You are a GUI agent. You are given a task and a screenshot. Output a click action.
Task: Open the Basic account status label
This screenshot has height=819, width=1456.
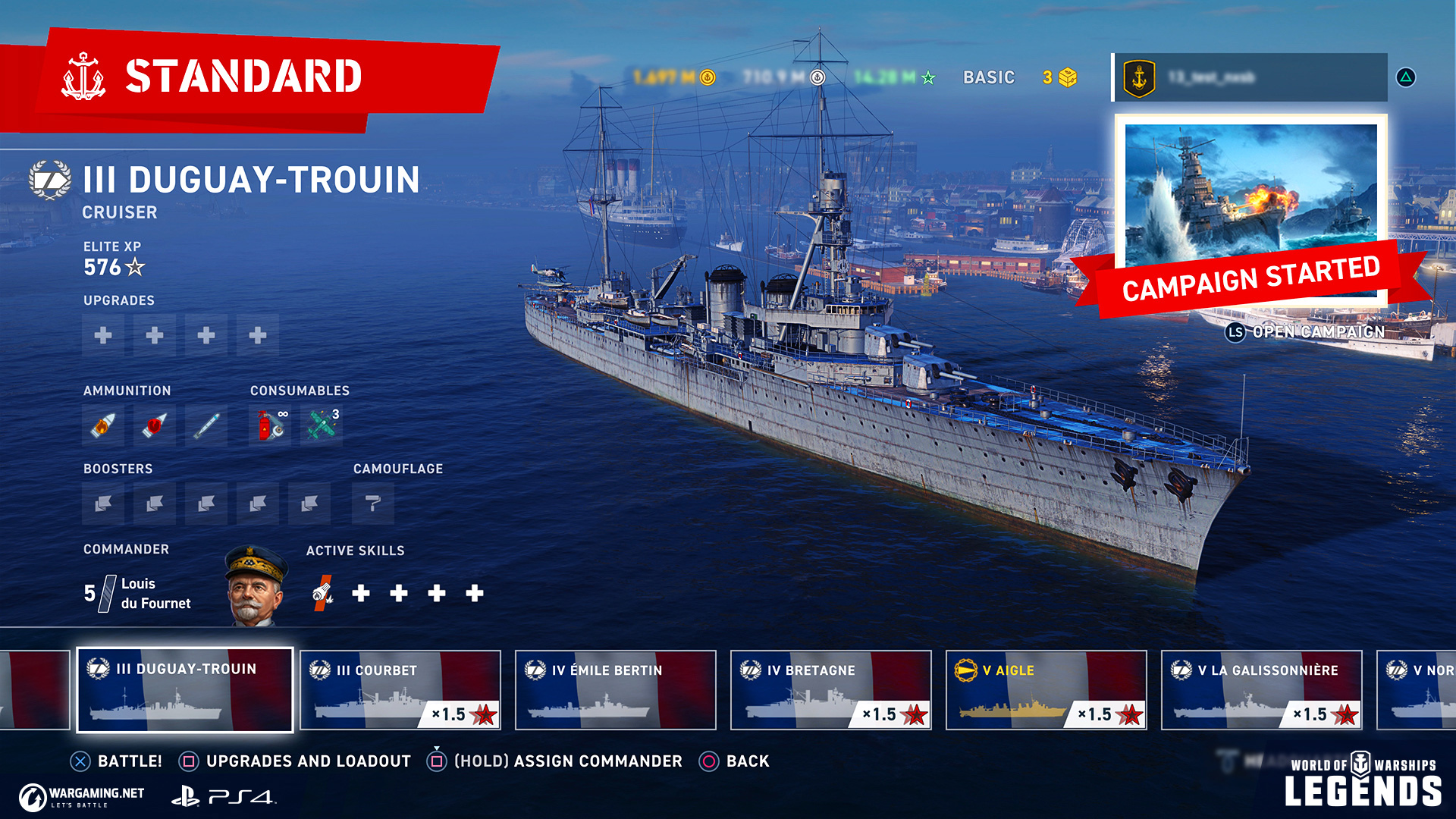point(988,77)
